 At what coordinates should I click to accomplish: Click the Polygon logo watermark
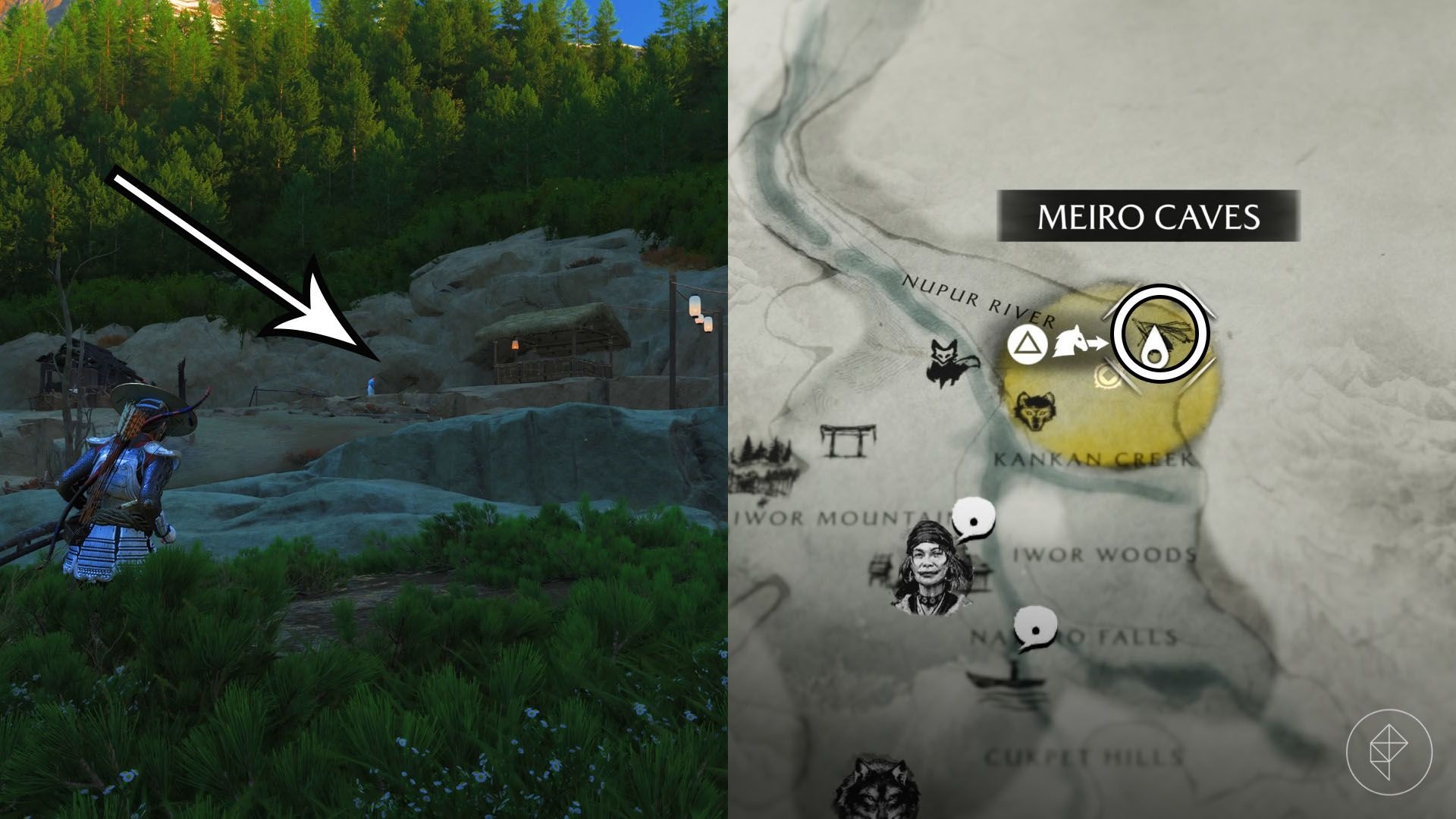pyautogui.click(x=1389, y=752)
